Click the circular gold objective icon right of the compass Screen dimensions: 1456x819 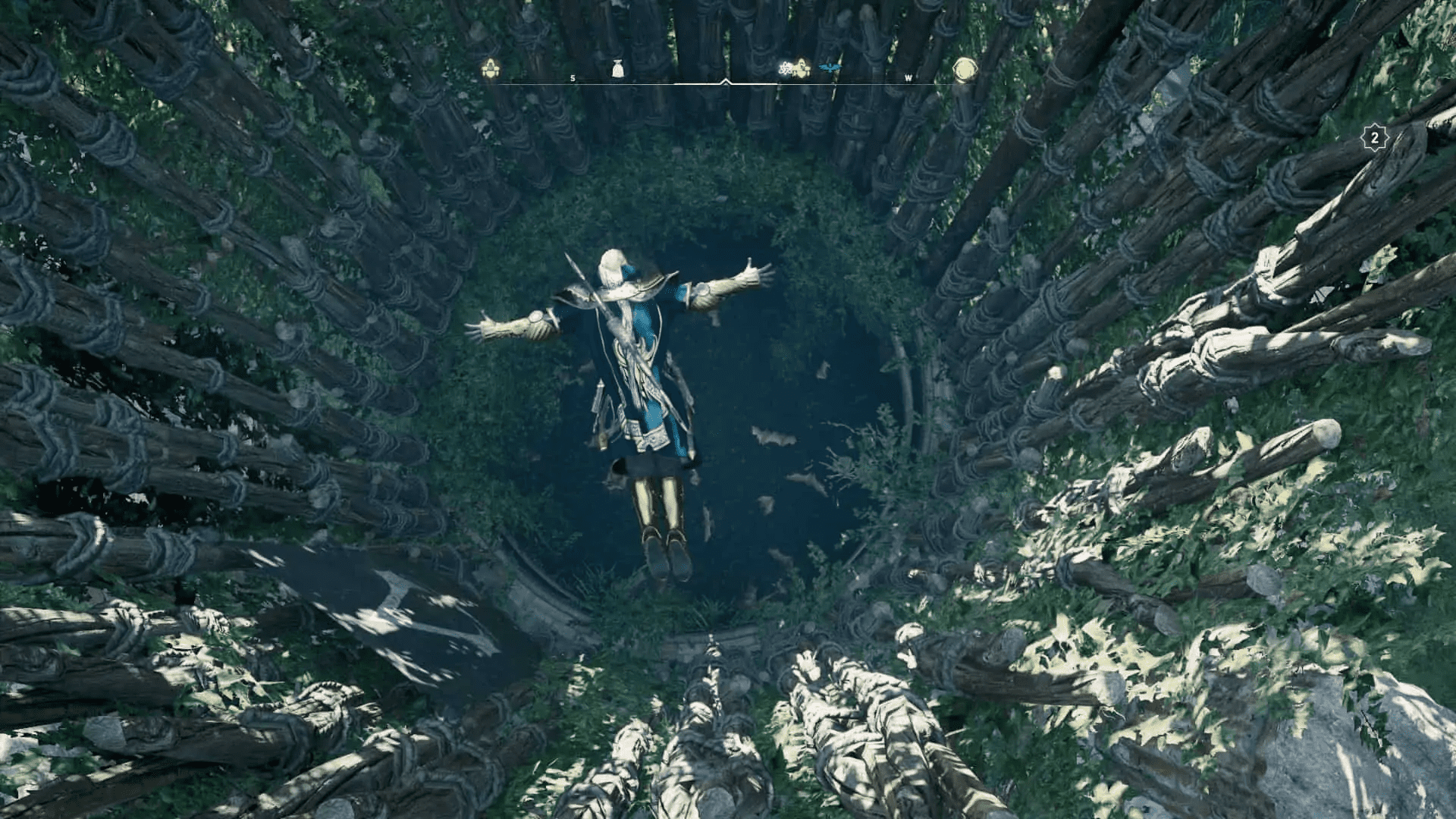tap(965, 68)
